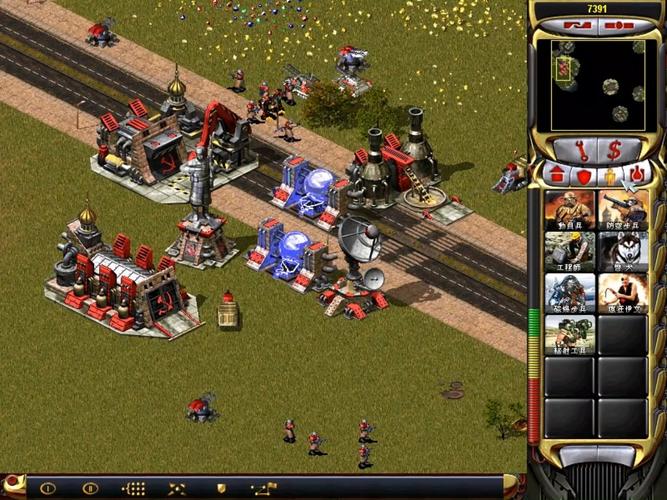Click the radar minimap
Image resolution: width=667 pixels, height=500 pixels.
(x=597, y=85)
